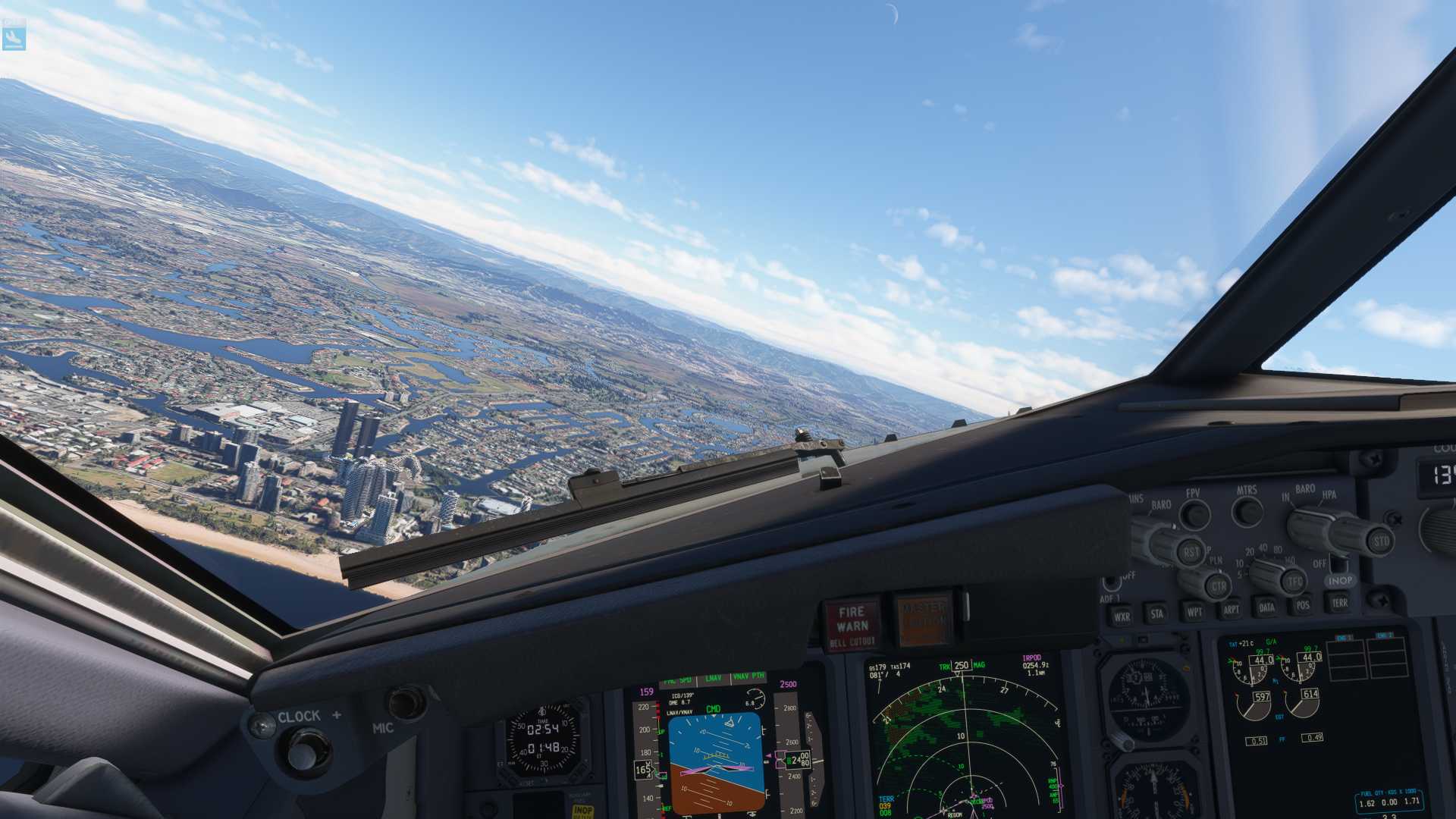Screen dimensions: 1456x819
Task: Switch altitude to meters with MTRS button
Action: (1247, 513)
